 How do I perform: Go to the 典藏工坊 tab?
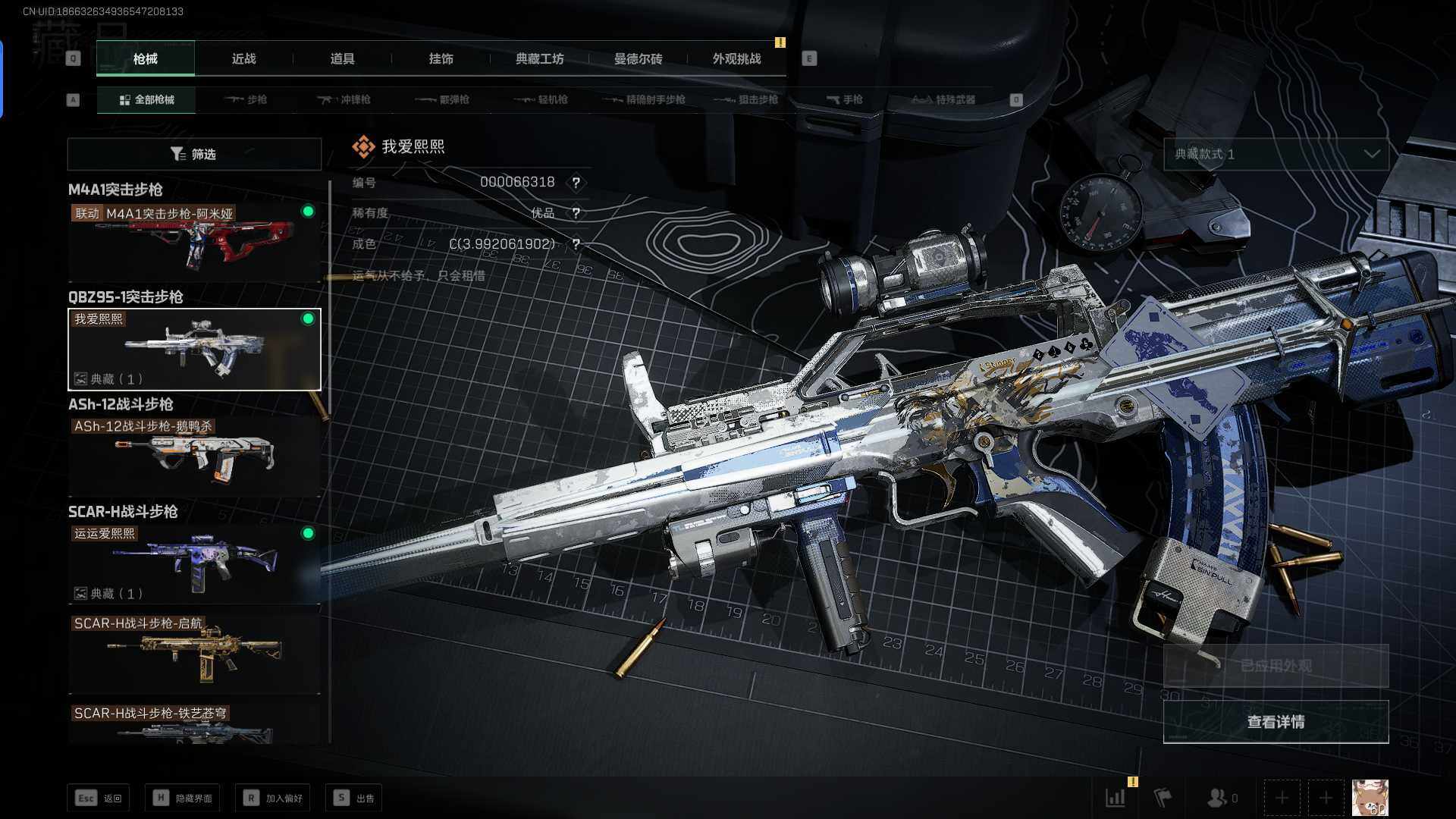click(539, 58)
